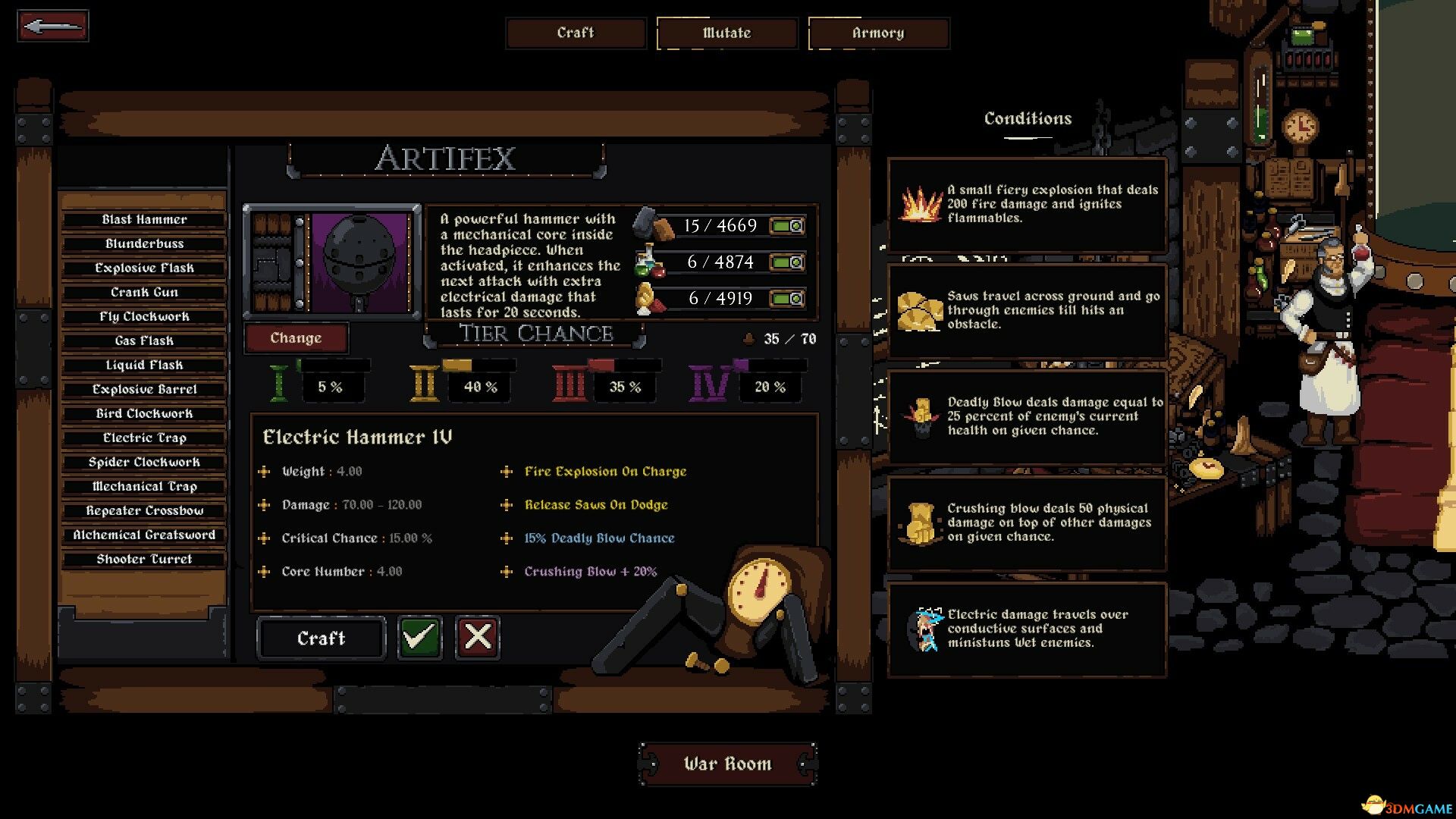Viewport: 1456px width, 819px height.
Task: Select the Electric Hammer item portrait
Action: click(360, 262)
